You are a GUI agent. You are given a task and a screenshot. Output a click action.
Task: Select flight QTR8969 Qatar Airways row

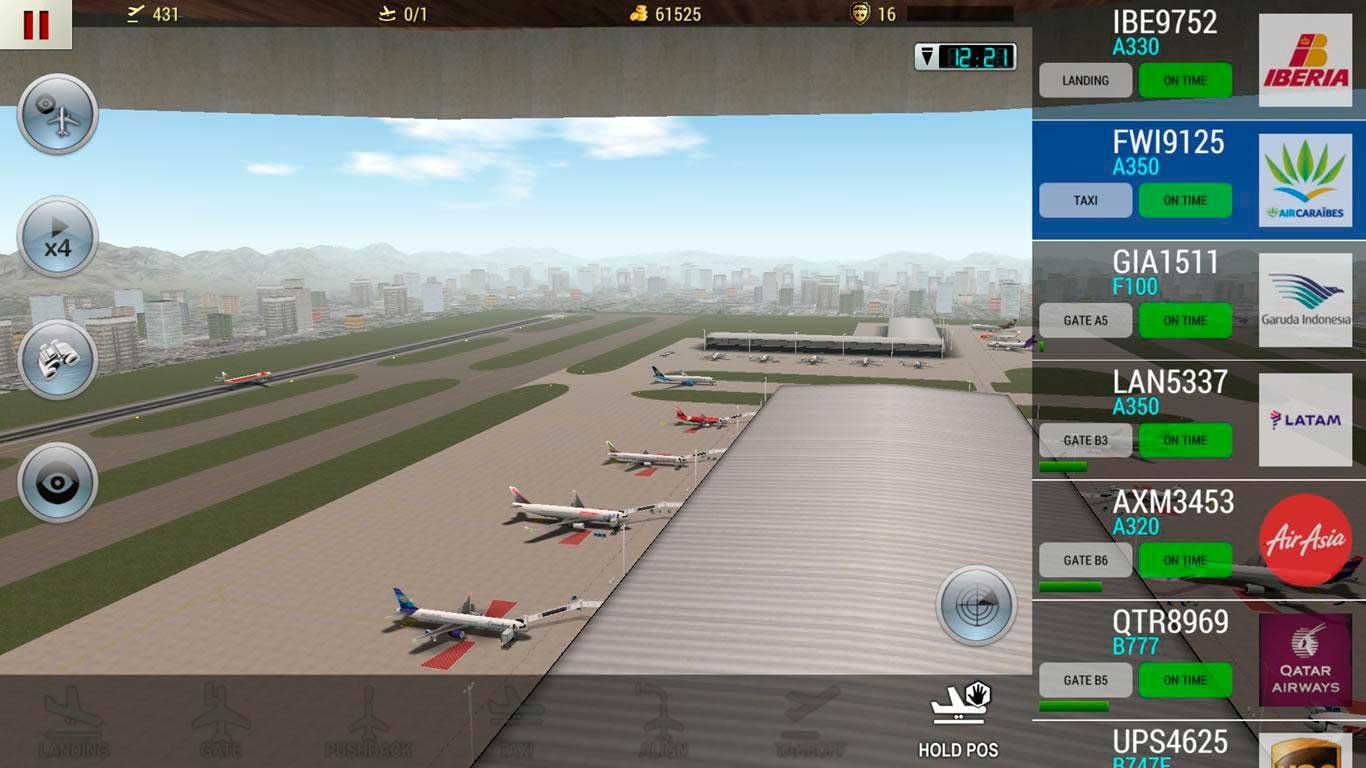(1168, 630)
